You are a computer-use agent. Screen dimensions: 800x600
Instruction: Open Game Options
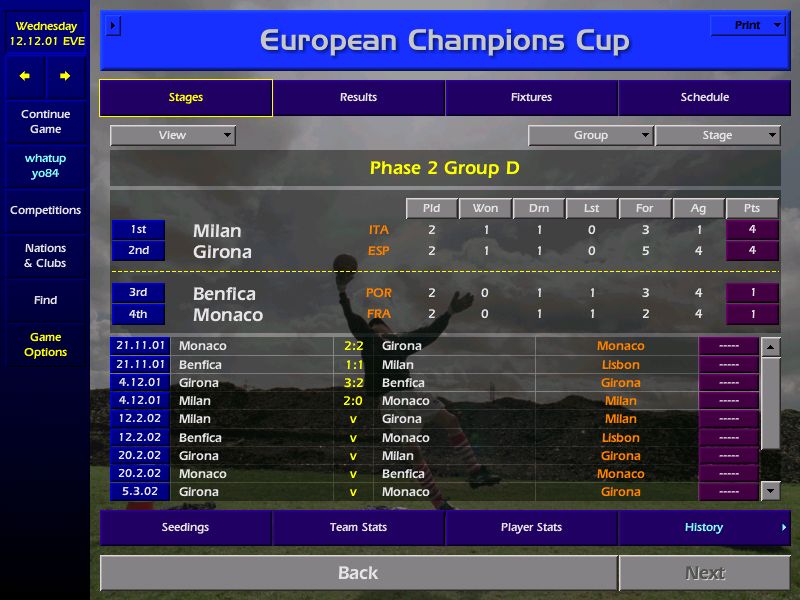pyautogui.click(x=45, y=345)
